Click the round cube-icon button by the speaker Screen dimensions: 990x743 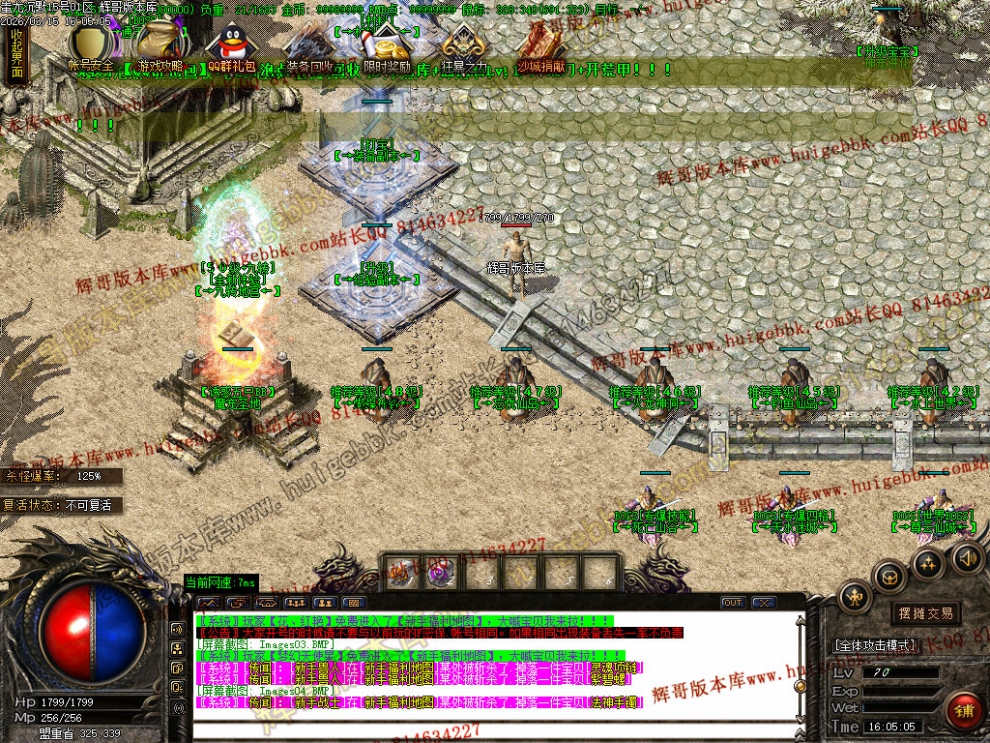point(889,577)
